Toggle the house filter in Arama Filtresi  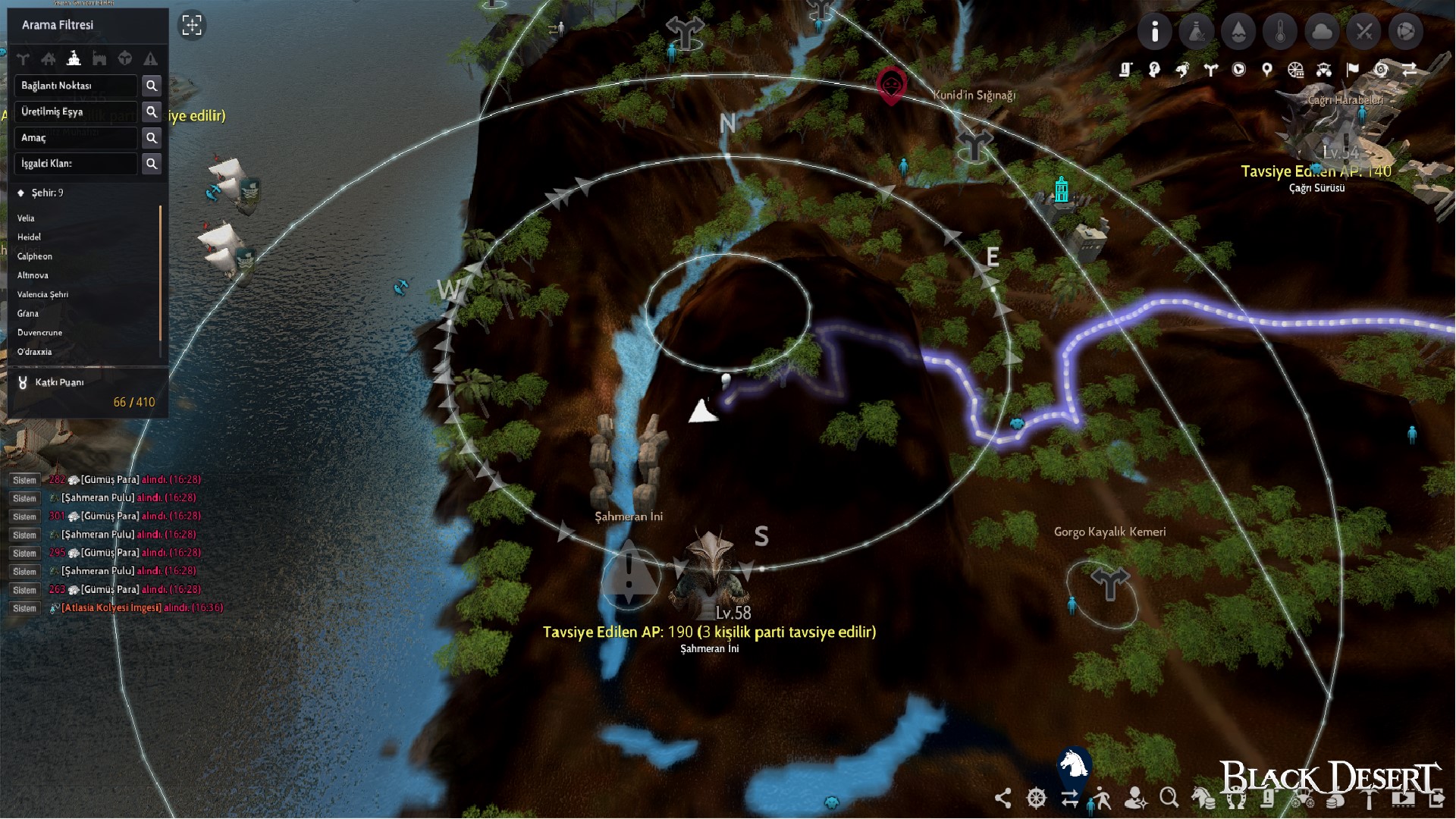[49, 58]
